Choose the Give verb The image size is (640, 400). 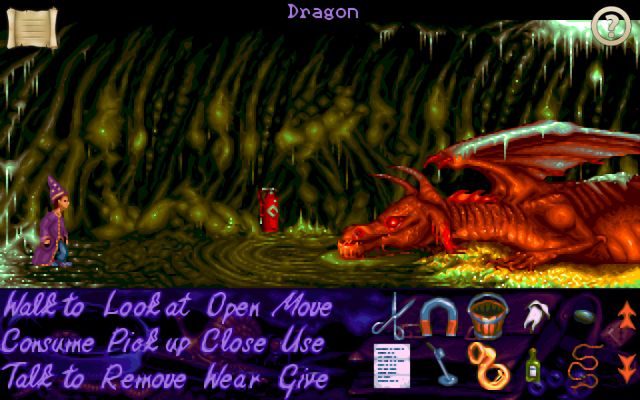[x=303, y=379]
